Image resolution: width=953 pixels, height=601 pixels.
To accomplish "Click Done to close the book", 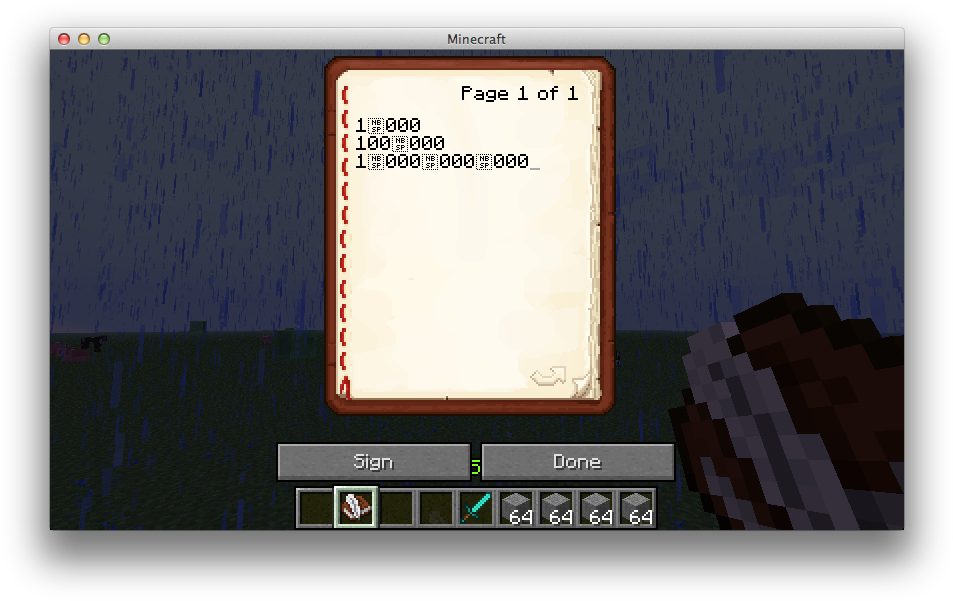I will click(x=577, y=462).
